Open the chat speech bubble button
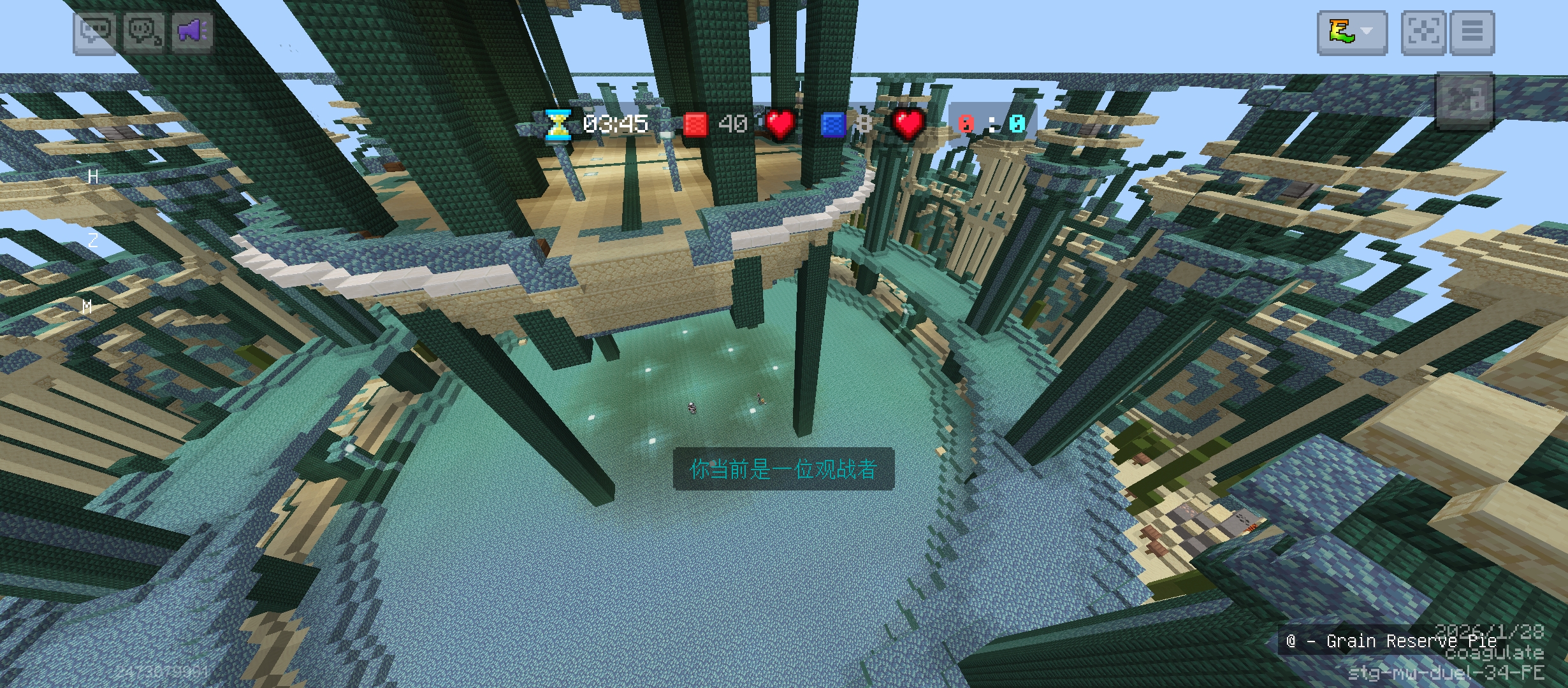Image resolution: width=1568 pixels, height=688 pixels. point(95,31)
